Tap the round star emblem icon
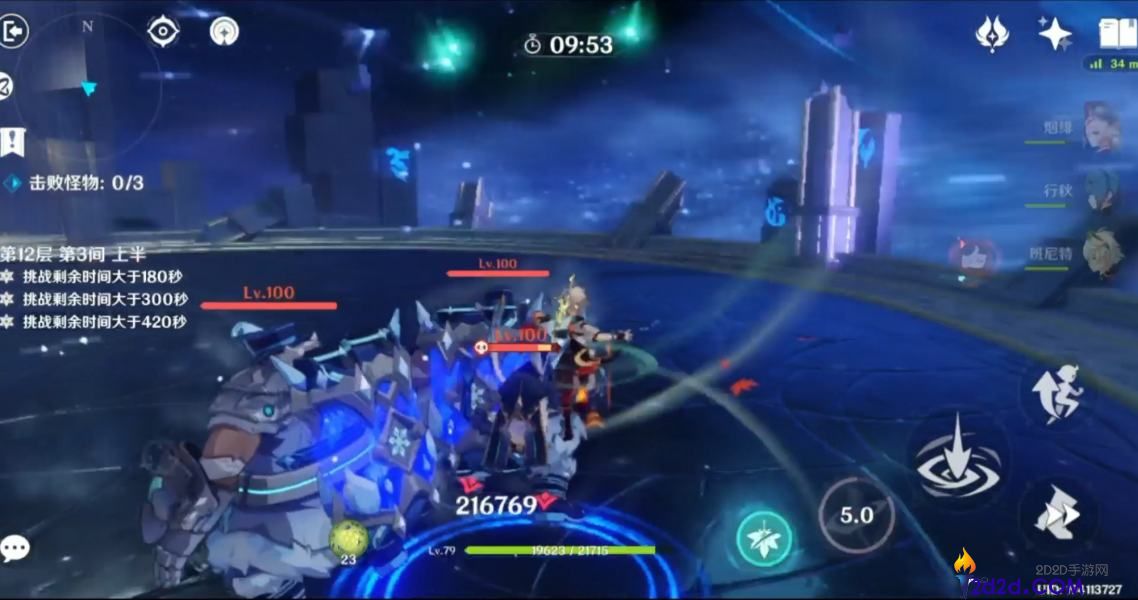Screen dimensions: 1138x600 pyautogui.click(x=224, y=32)
